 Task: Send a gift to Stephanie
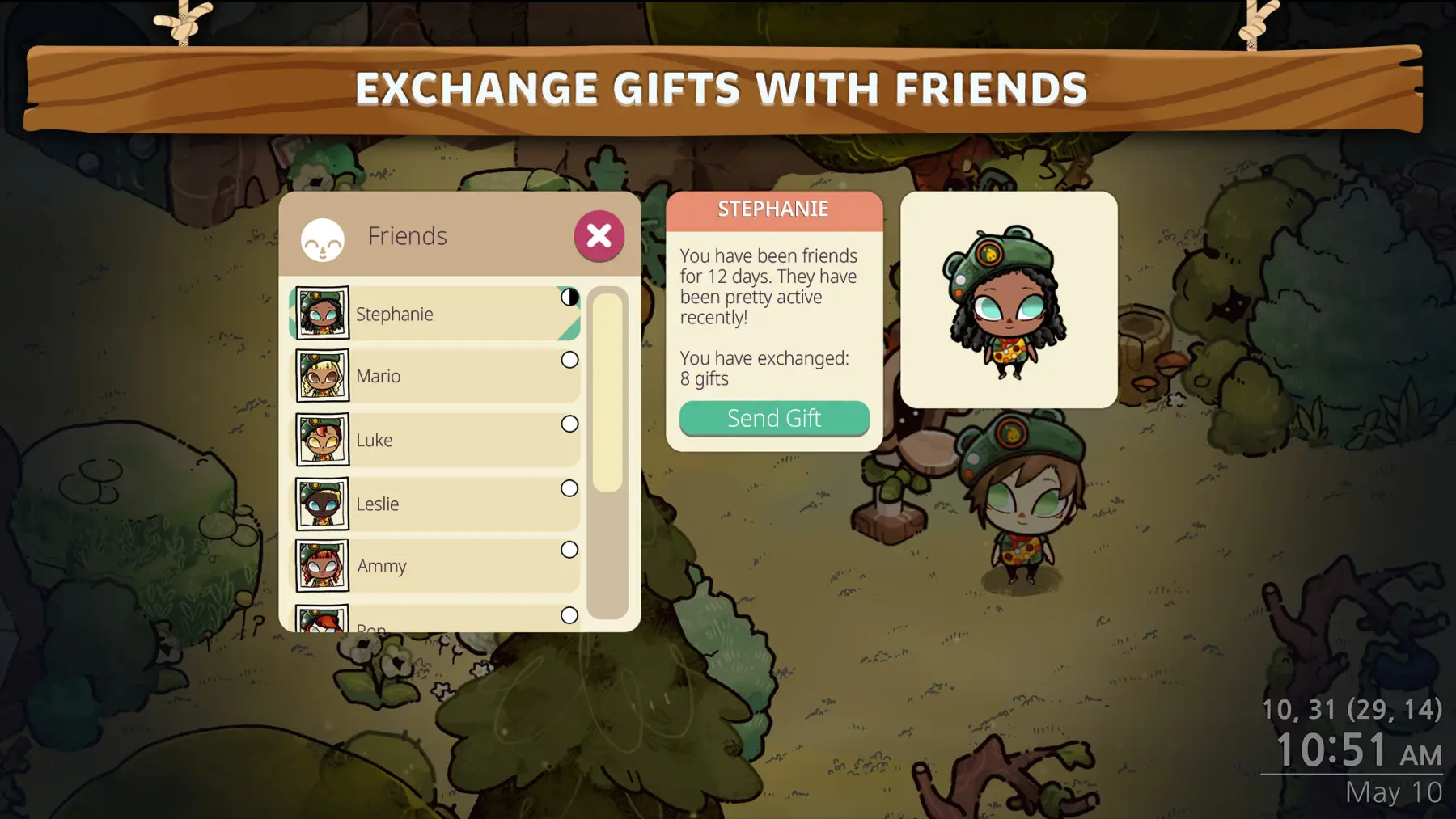tap(774, 418)
